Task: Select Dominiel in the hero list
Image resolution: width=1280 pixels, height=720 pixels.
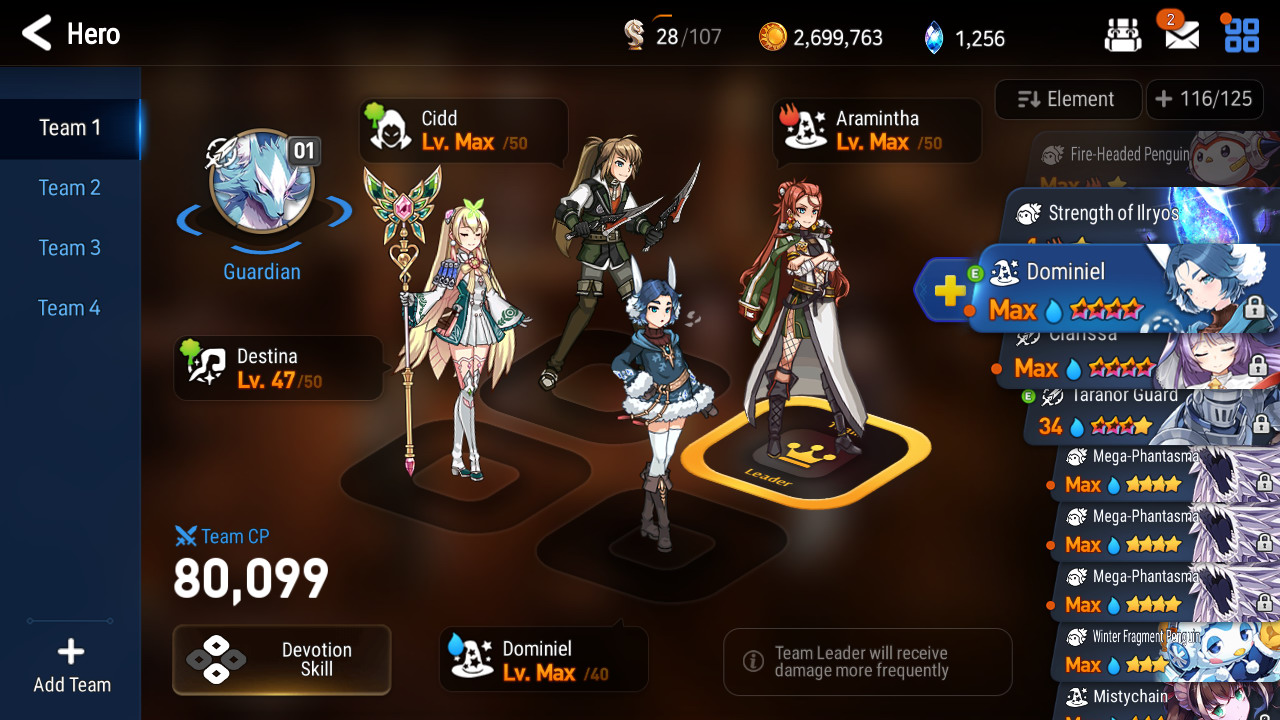Action: [x=1110, y=290]
